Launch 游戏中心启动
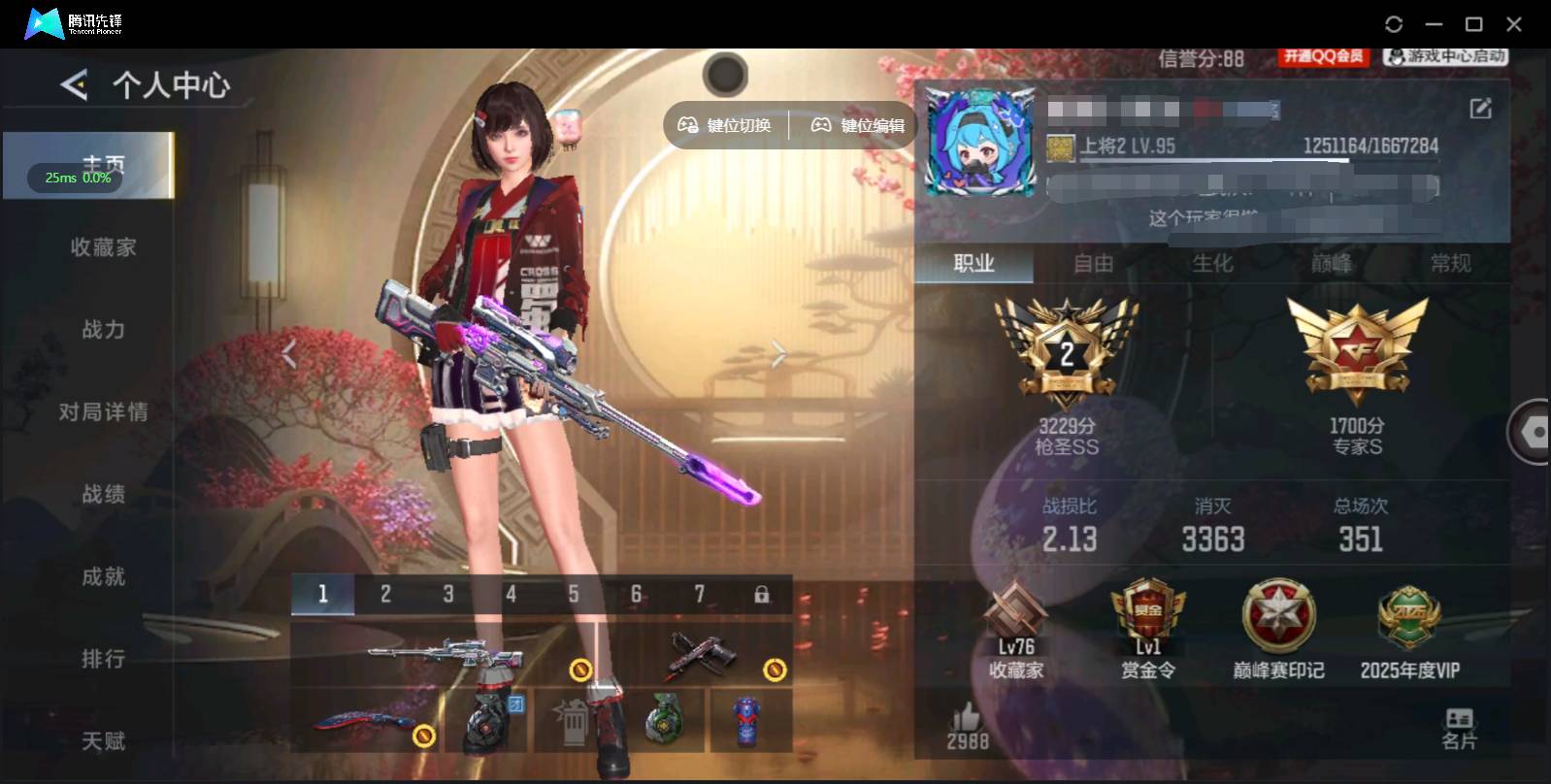This screenshot has height=784, width=1551. pos(1445,57)
